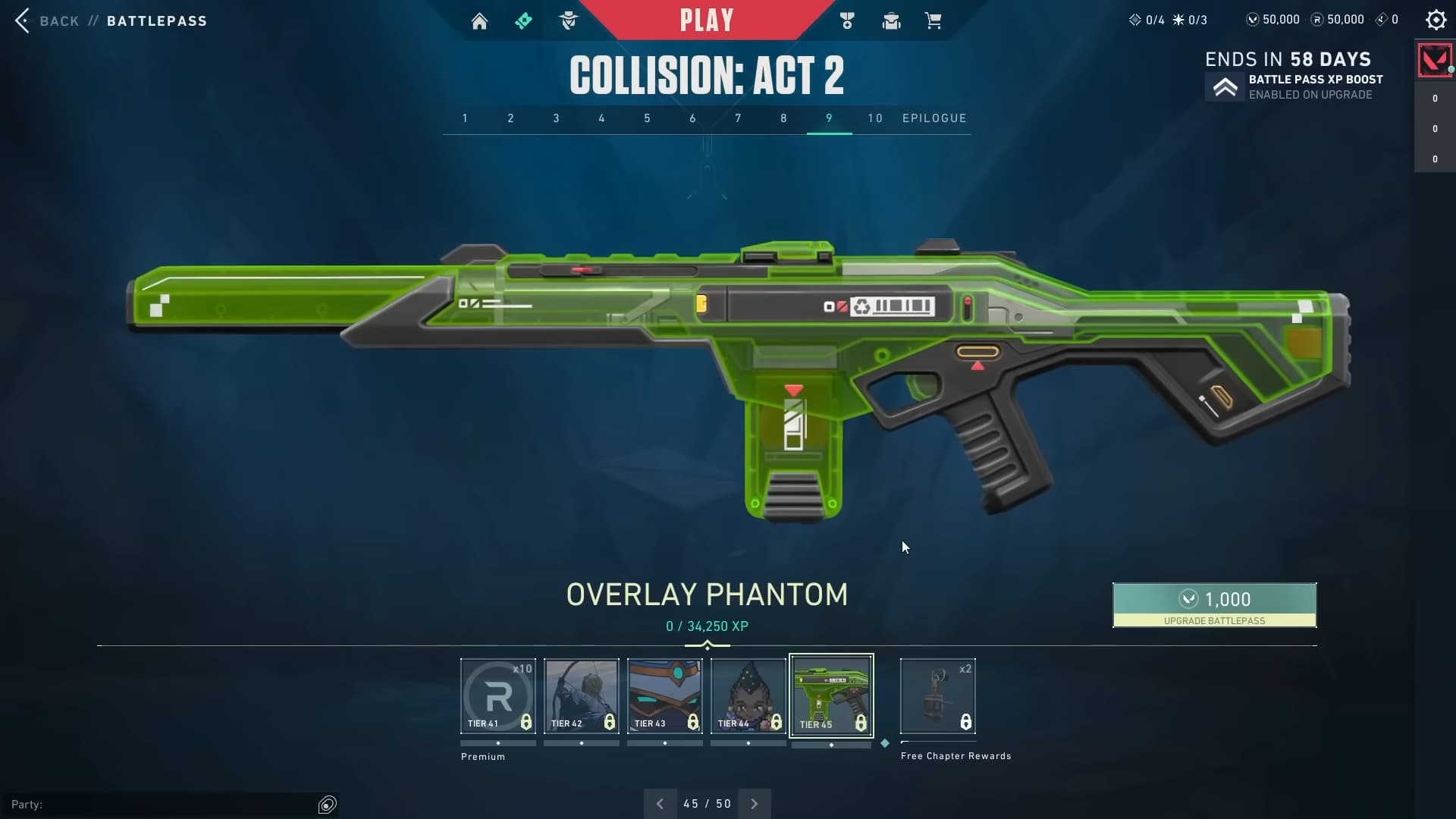
Task: Click the Radianite Points currency icon
Action: 1316,20
